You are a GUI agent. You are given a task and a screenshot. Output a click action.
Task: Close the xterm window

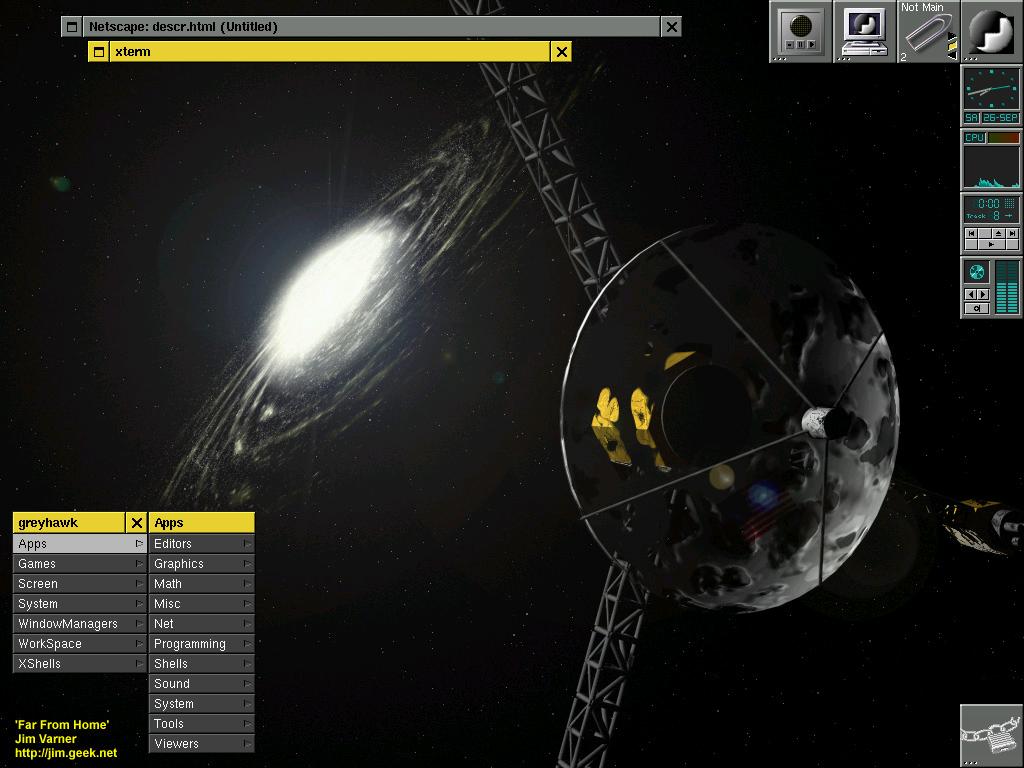tap(562, 52)
